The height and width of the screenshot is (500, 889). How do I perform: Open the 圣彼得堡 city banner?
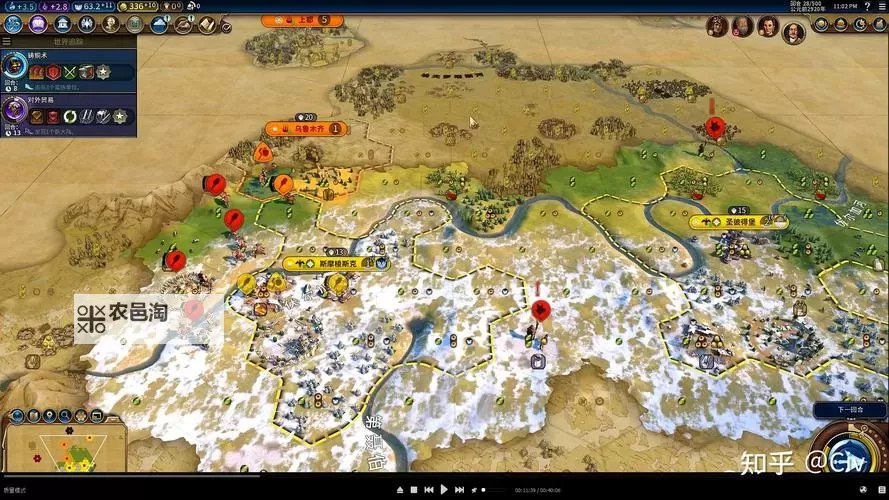click(x=738, y=222)
